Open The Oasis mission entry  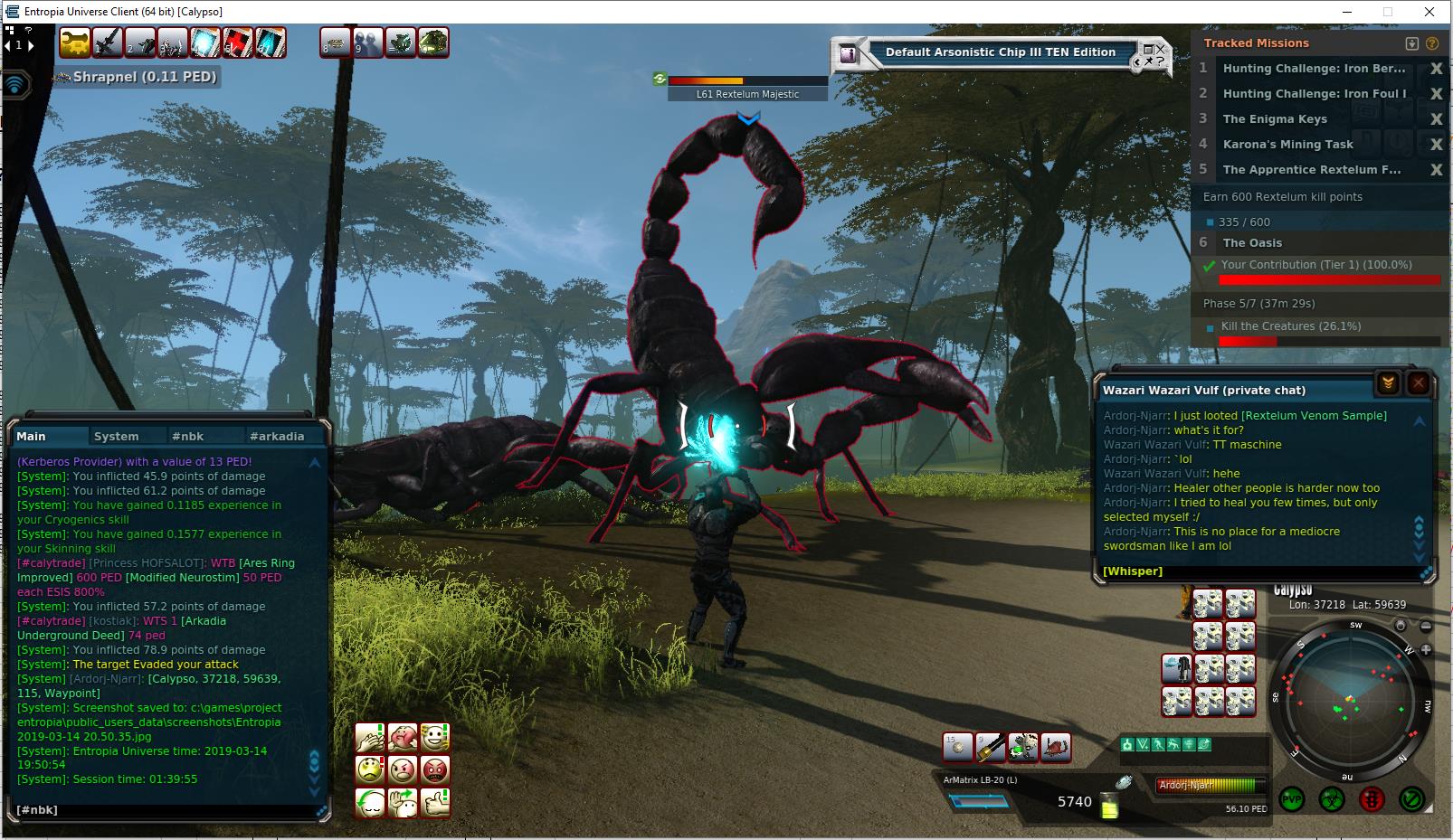pos(1252,243)
